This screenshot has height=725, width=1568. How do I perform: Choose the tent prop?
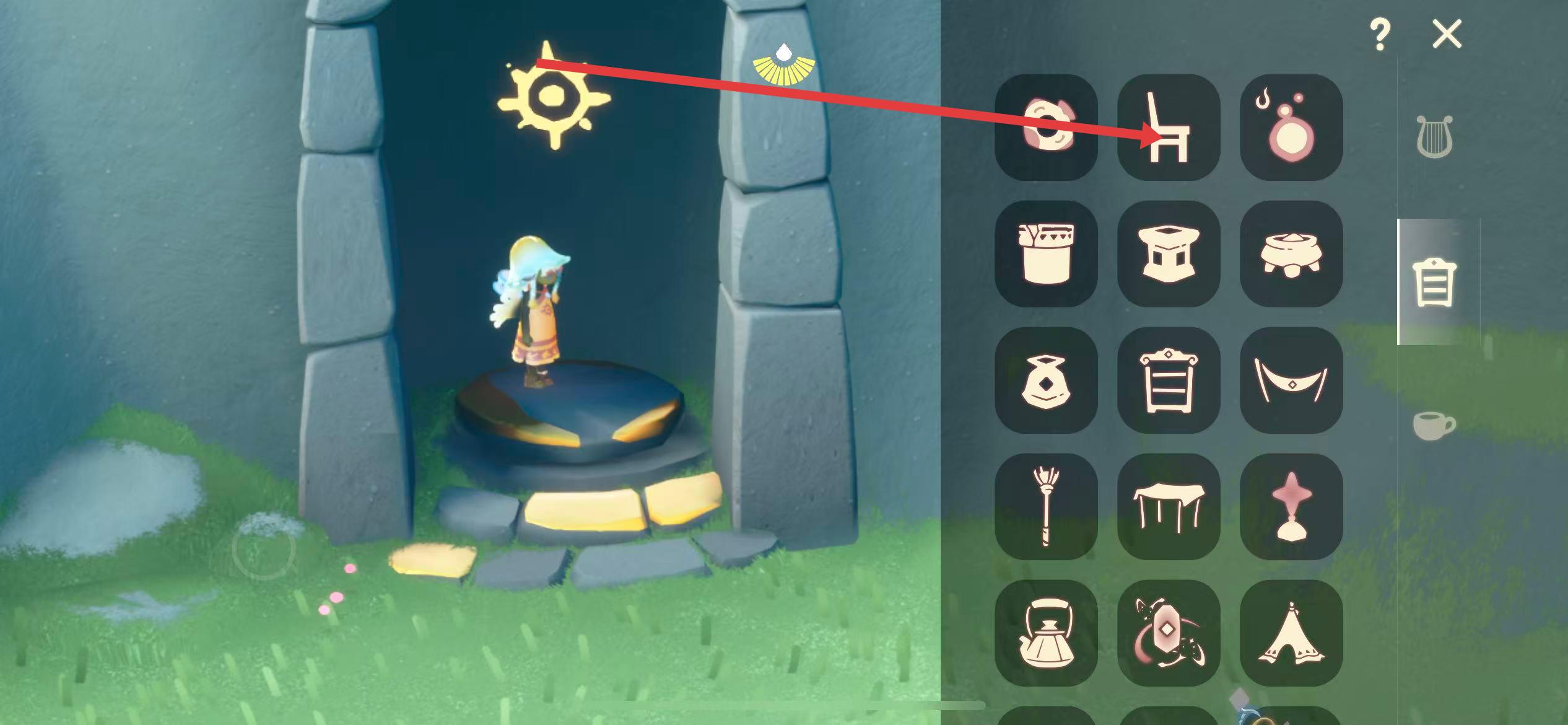coord(1291,633)
